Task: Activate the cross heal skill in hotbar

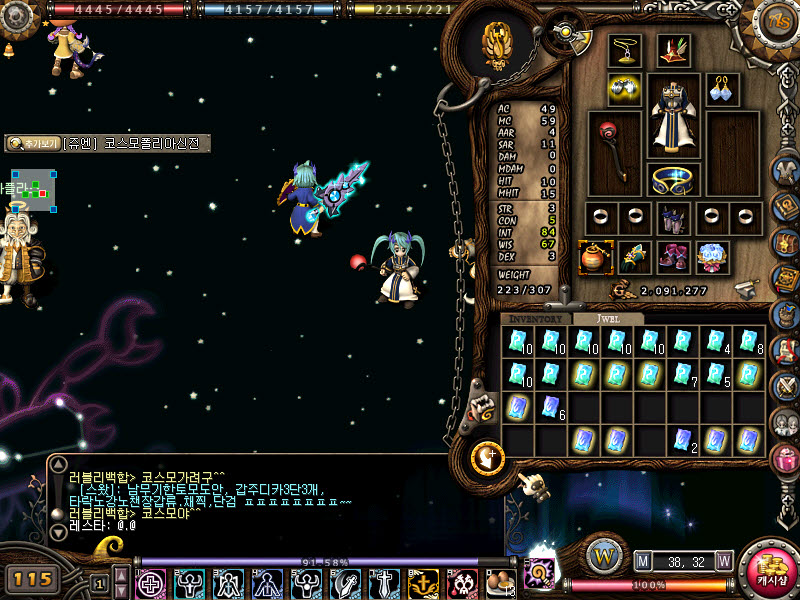Action: pyautogui.click(x=150, y=583)
